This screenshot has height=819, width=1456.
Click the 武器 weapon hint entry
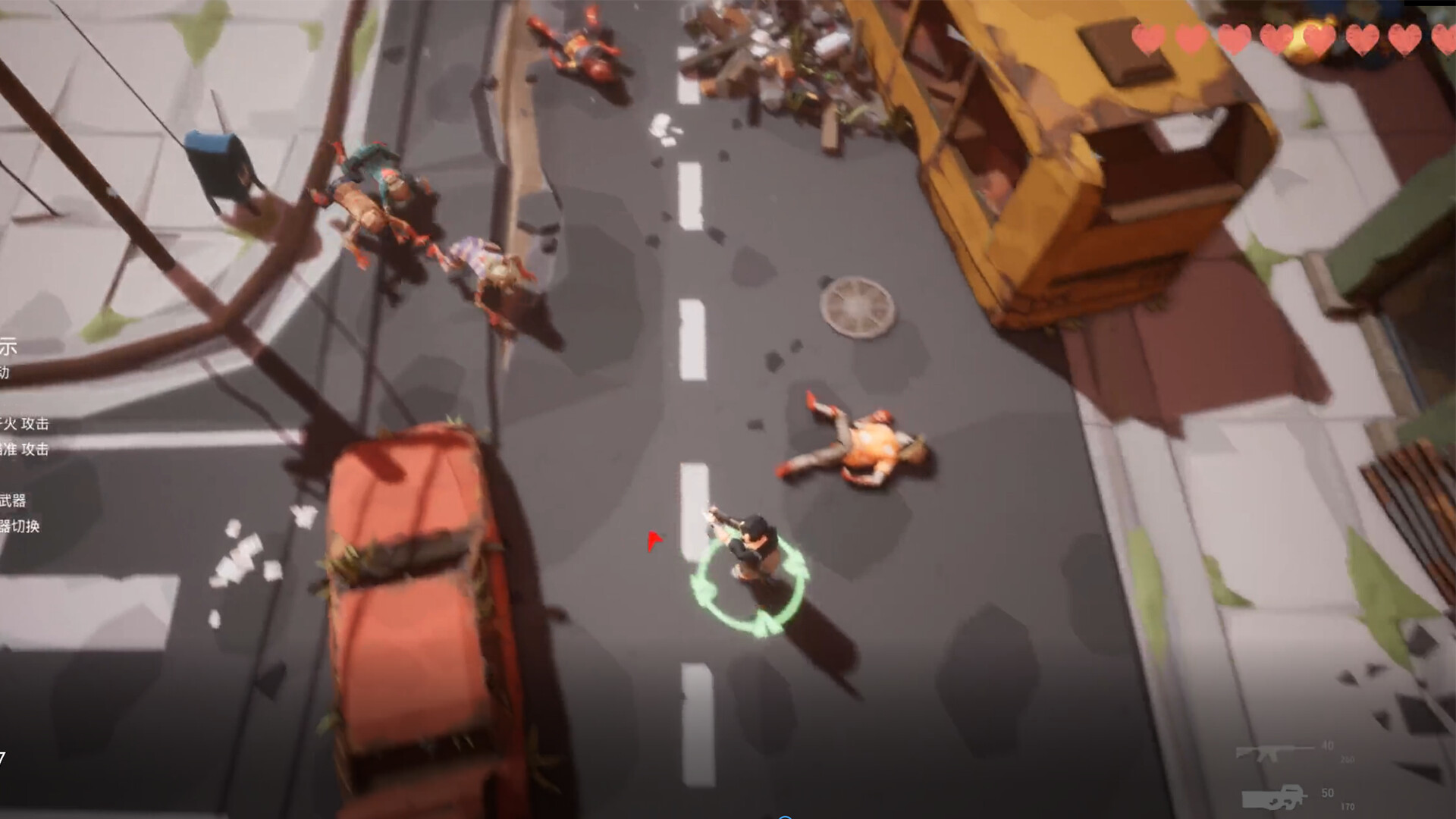[13, 499]
